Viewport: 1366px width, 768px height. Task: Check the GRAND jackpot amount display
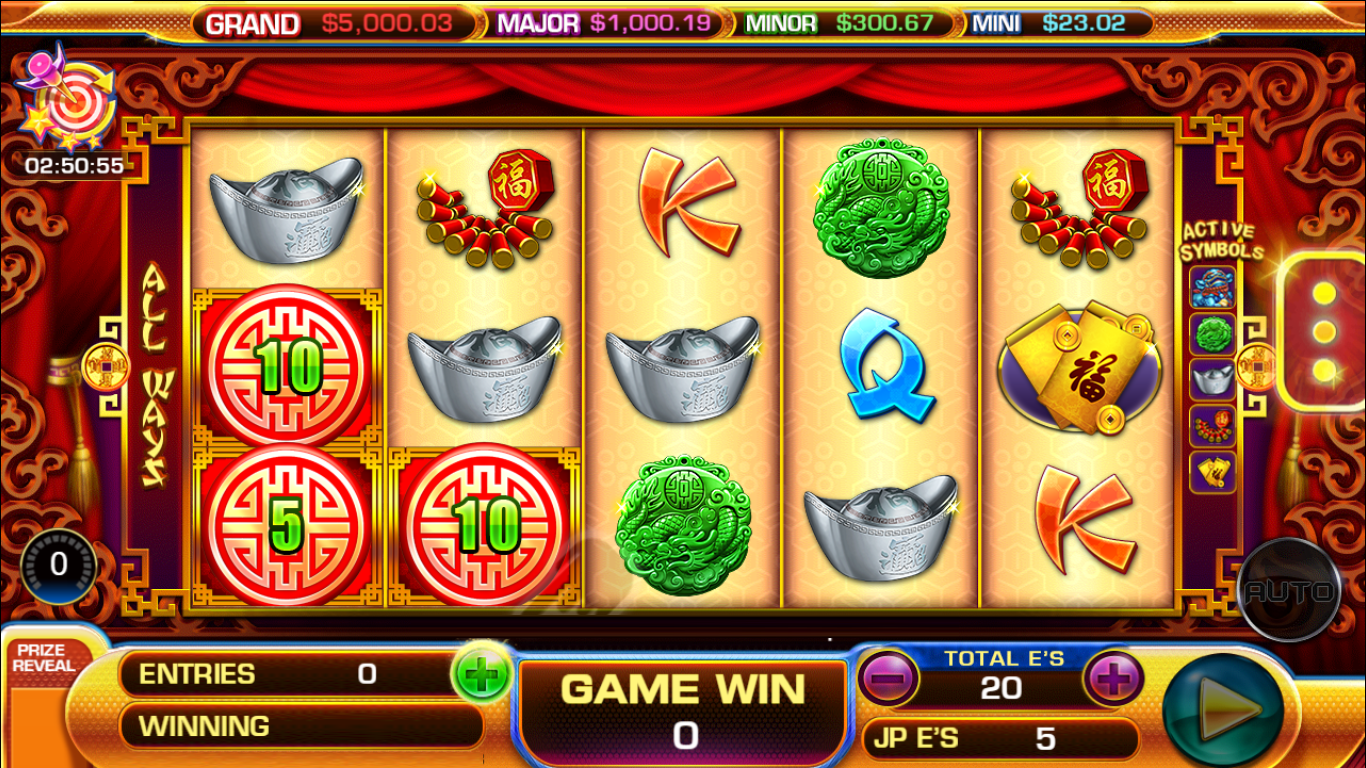(385, 23)
